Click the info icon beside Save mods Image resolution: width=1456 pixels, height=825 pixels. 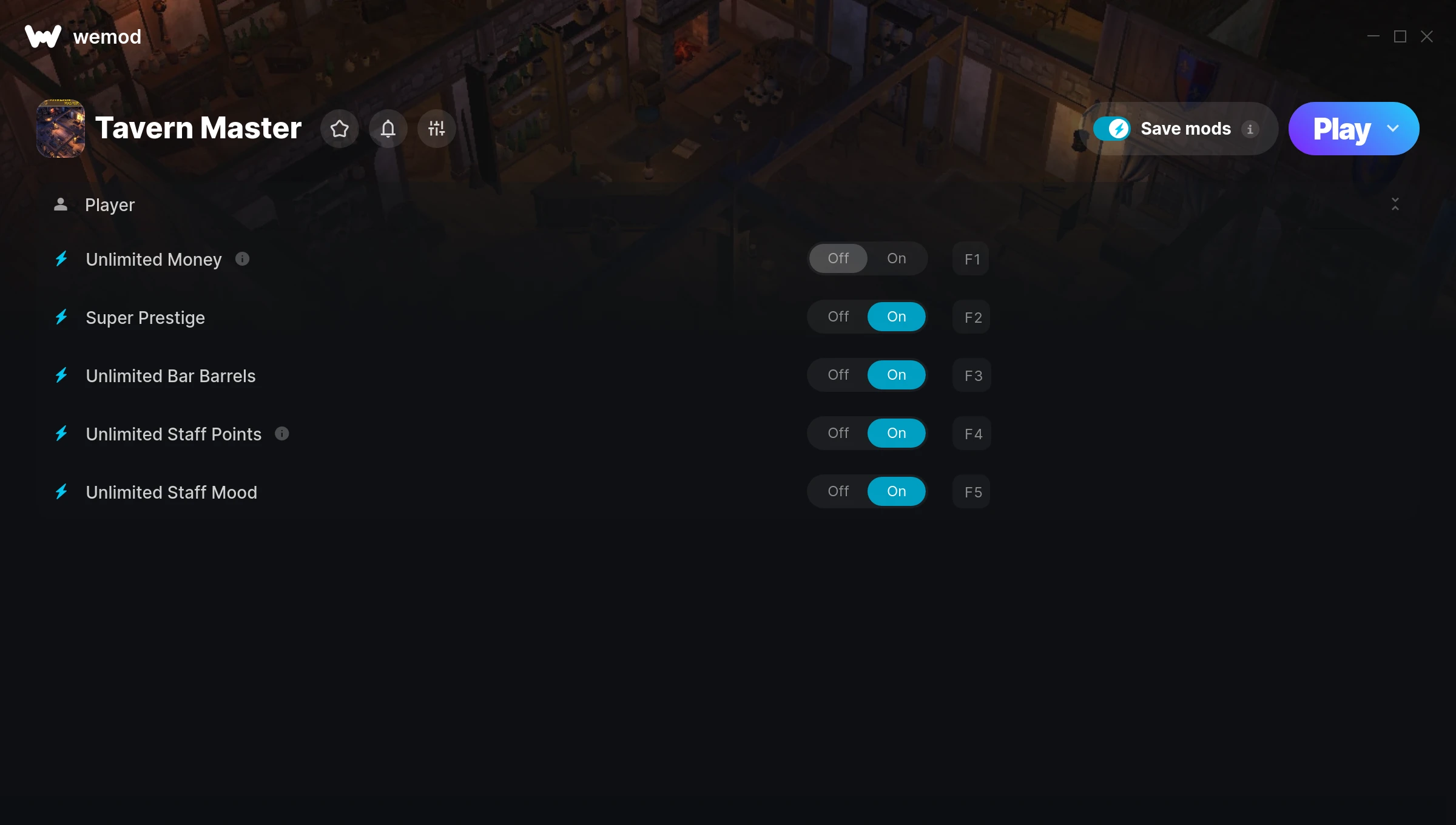tap(1251, 129)
